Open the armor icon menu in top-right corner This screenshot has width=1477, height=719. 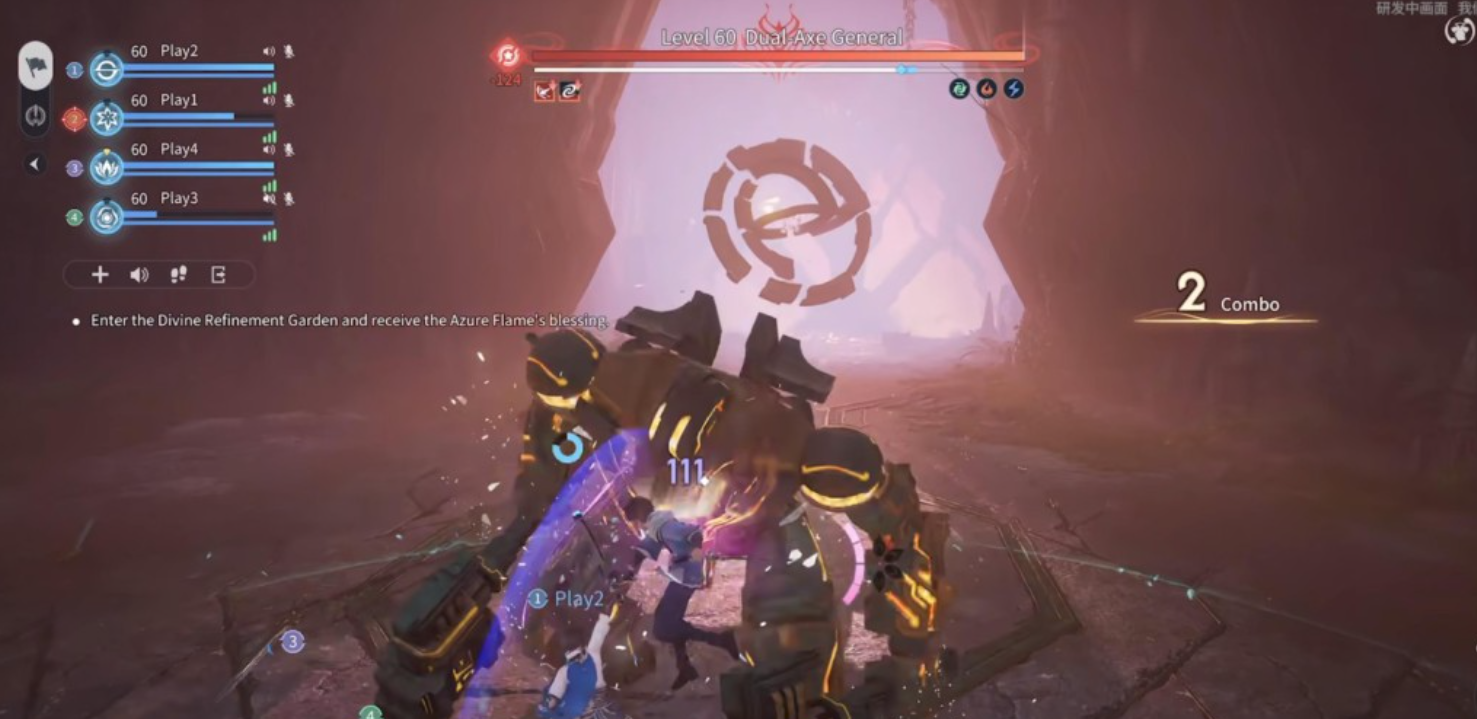click(x=1459, y=31)
